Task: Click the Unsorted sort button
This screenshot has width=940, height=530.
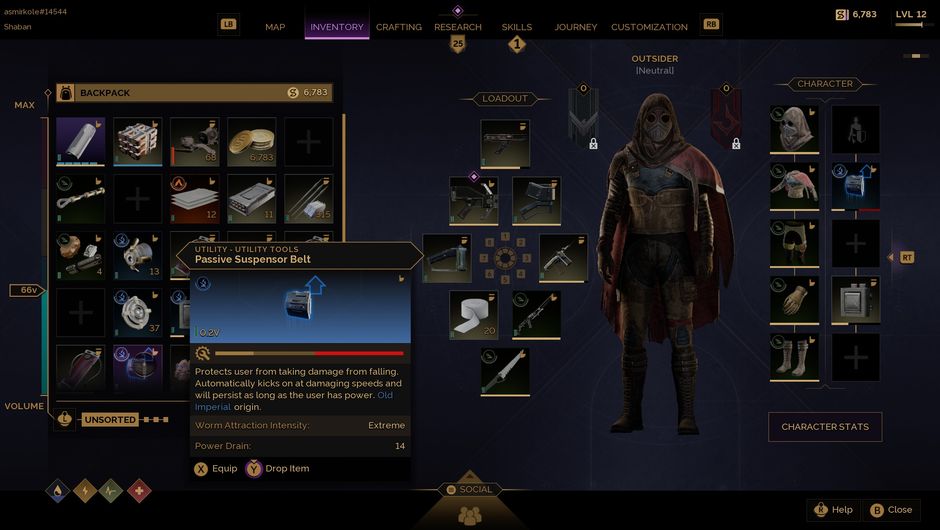Action: tap(110, 420)
